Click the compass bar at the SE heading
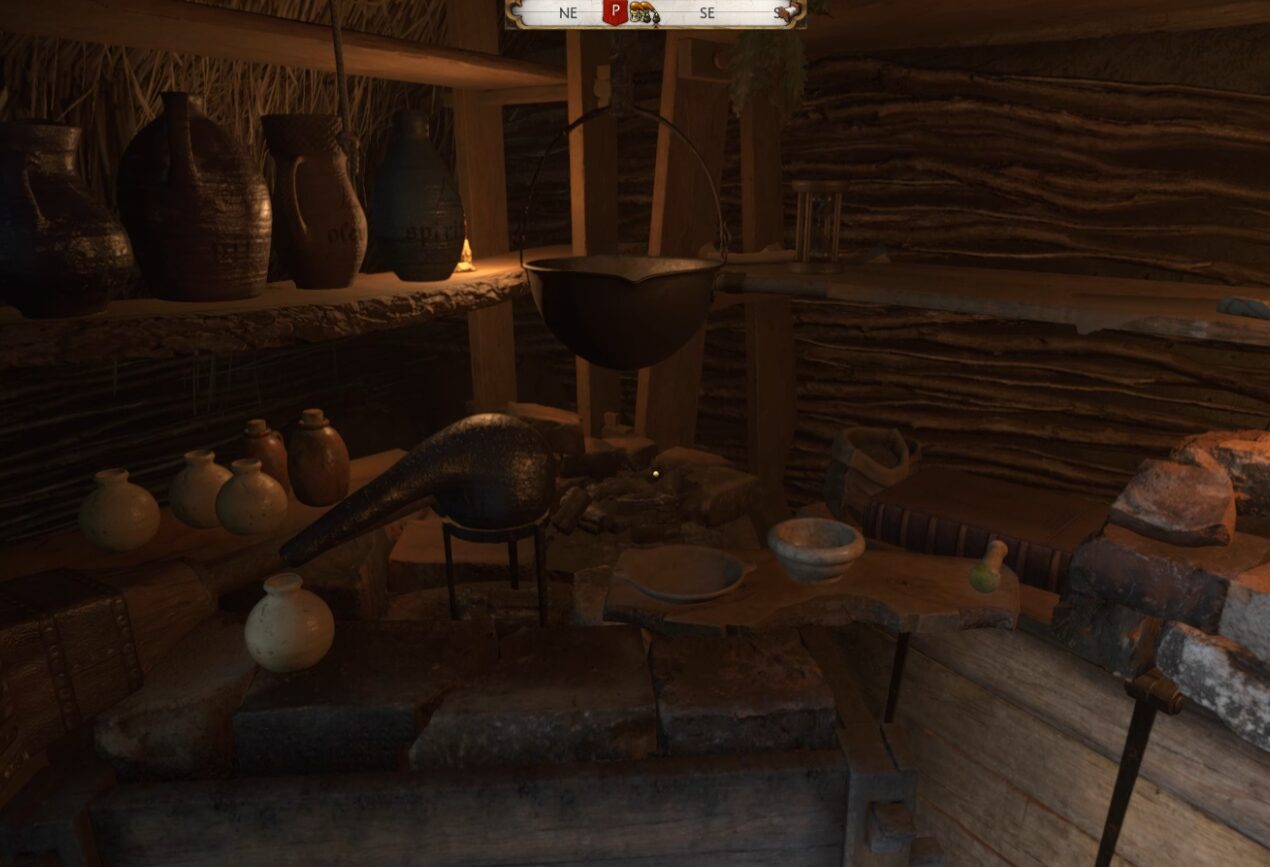Screen dimensions: 1270x867 pyautogui.click(x=707, y=13)
